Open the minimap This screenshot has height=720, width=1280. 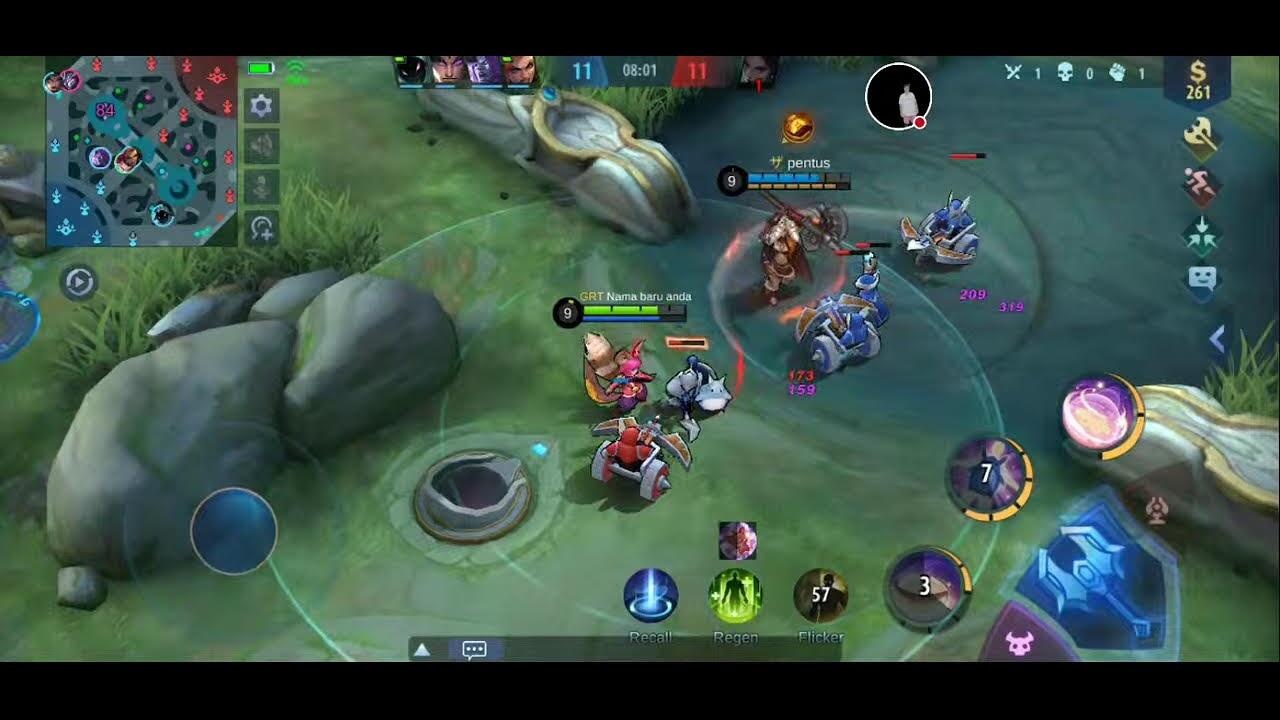(140, 152)
